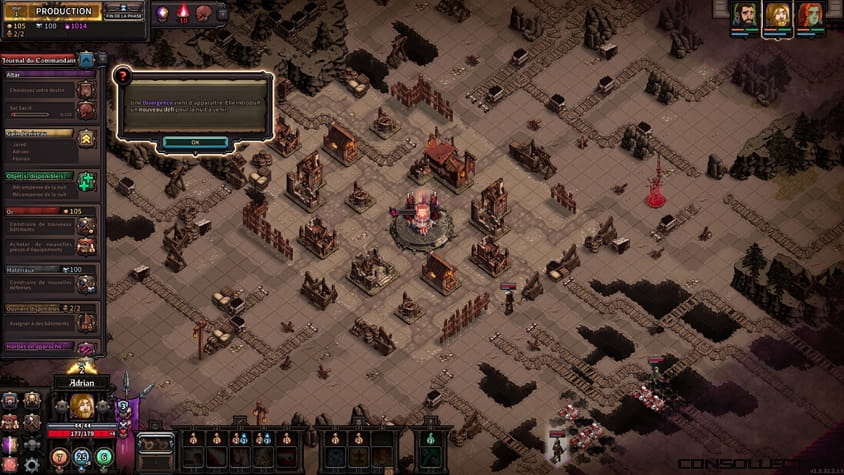Select the blond hero portrait in the top bar
The height and width of the screenshot is (475, 844).
click(x=777, y=17)
